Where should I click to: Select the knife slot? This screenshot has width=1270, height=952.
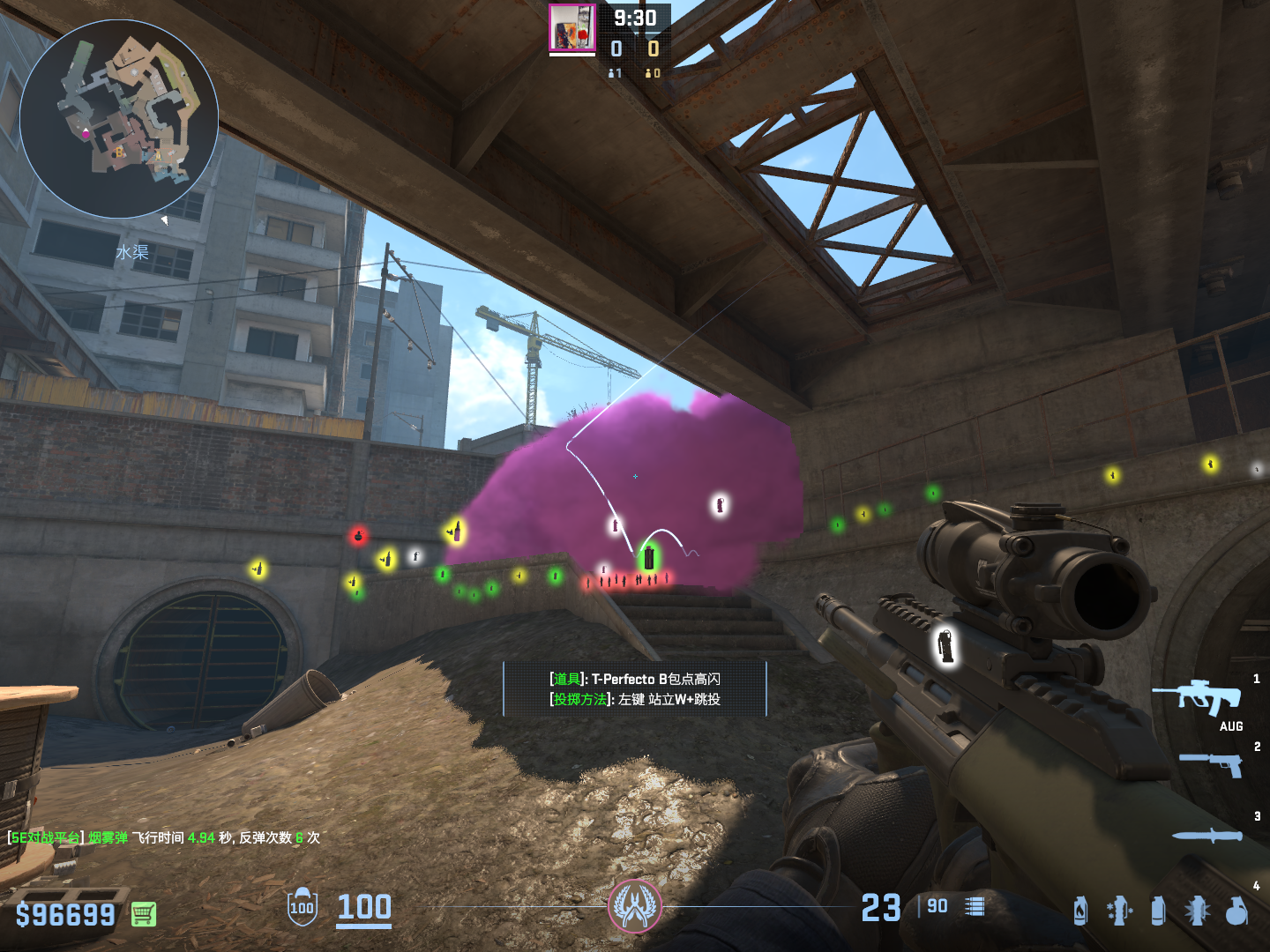point(1206,836)
